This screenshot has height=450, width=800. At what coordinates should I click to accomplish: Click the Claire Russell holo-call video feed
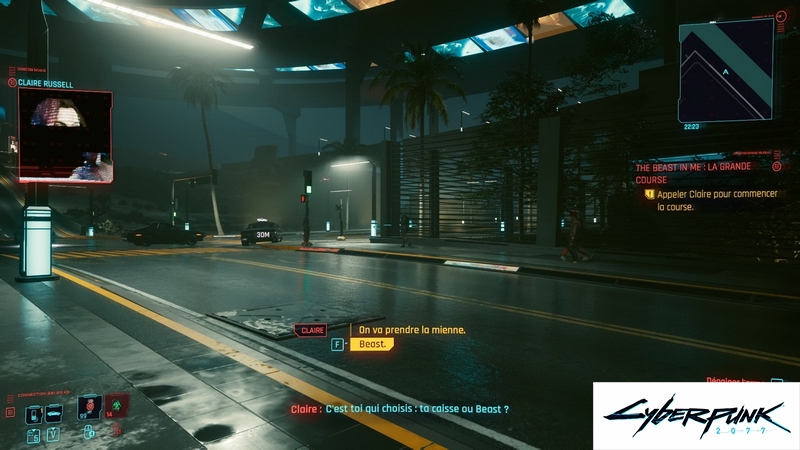click(x=65, y=135)
